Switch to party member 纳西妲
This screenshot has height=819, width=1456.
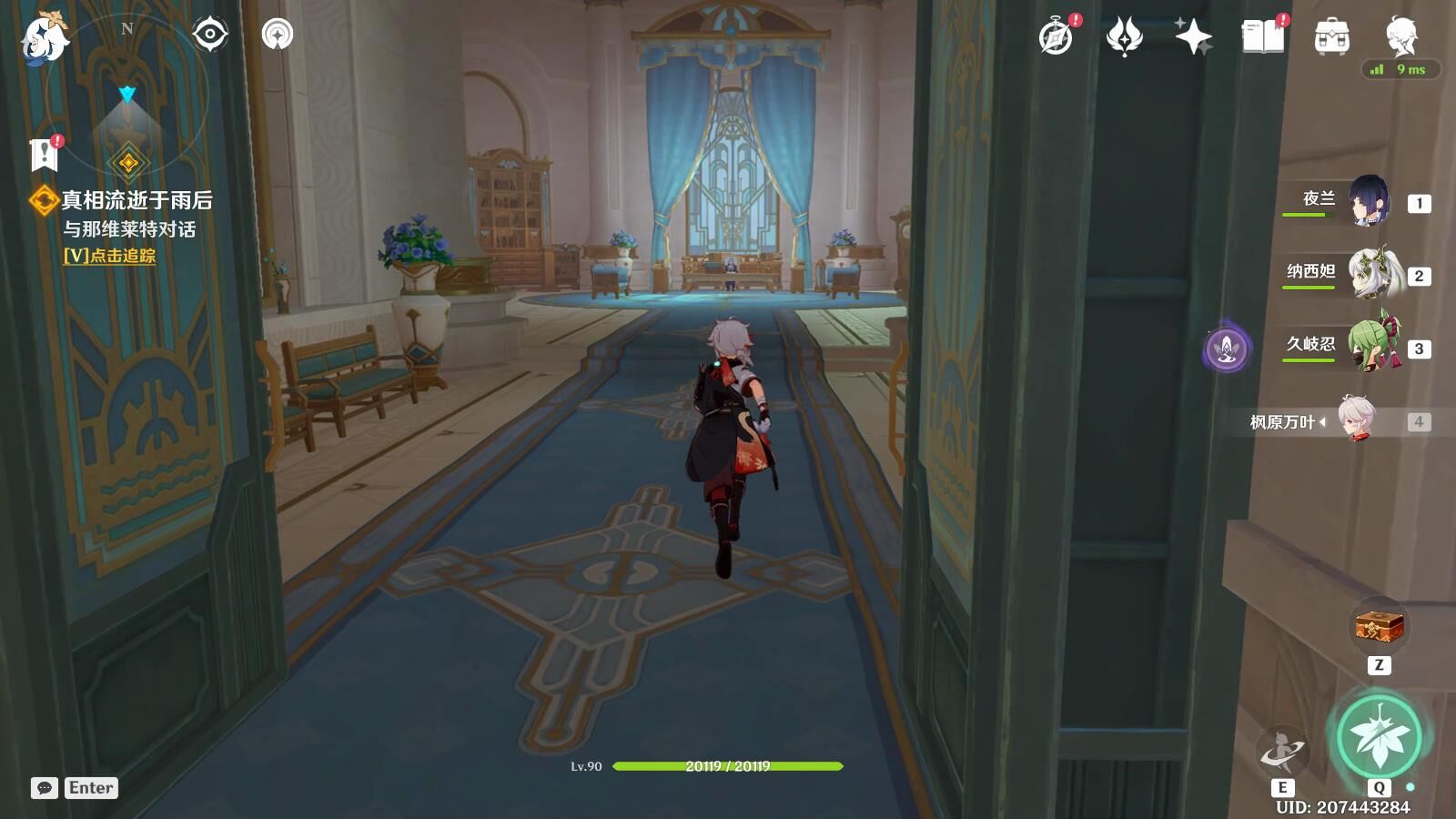1372,275
